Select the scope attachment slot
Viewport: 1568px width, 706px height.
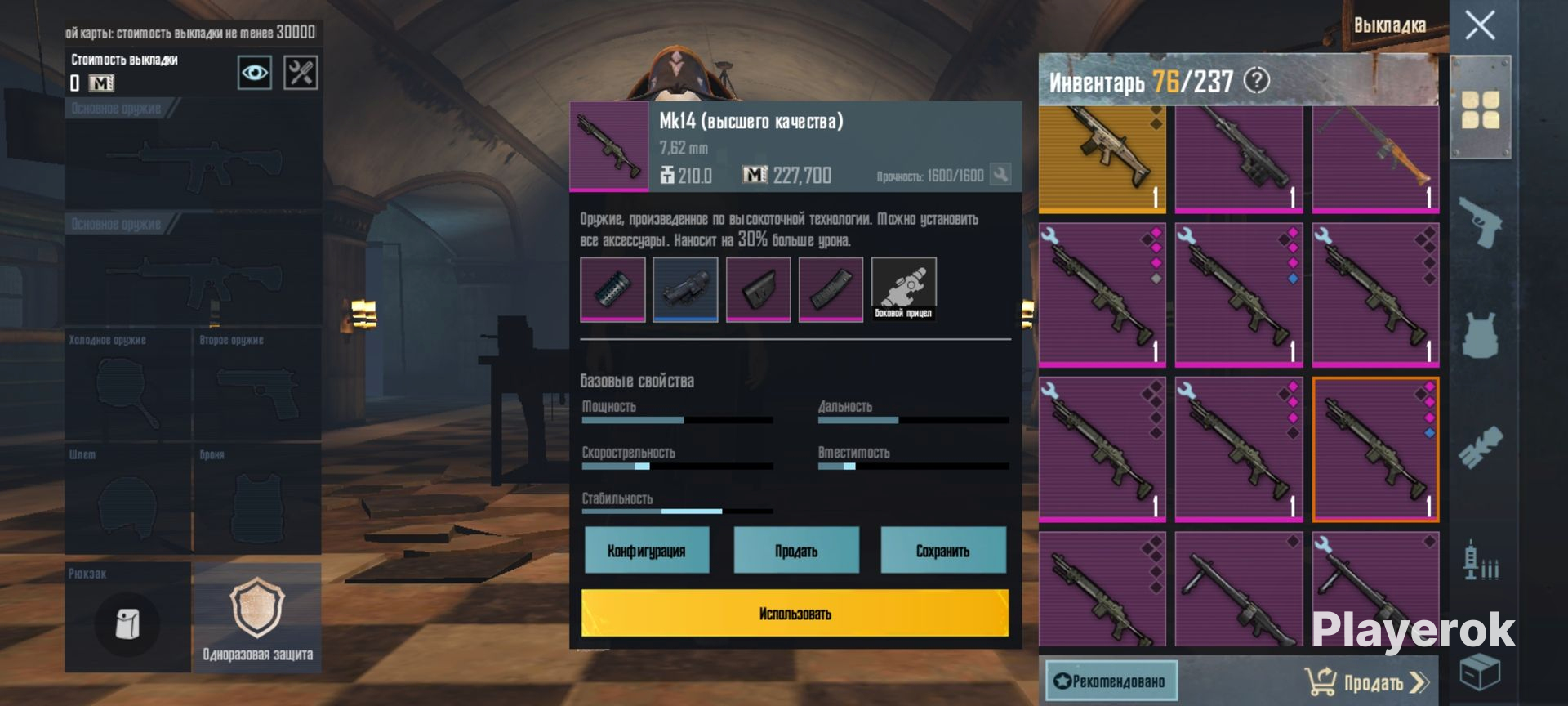tap(685, 289)
